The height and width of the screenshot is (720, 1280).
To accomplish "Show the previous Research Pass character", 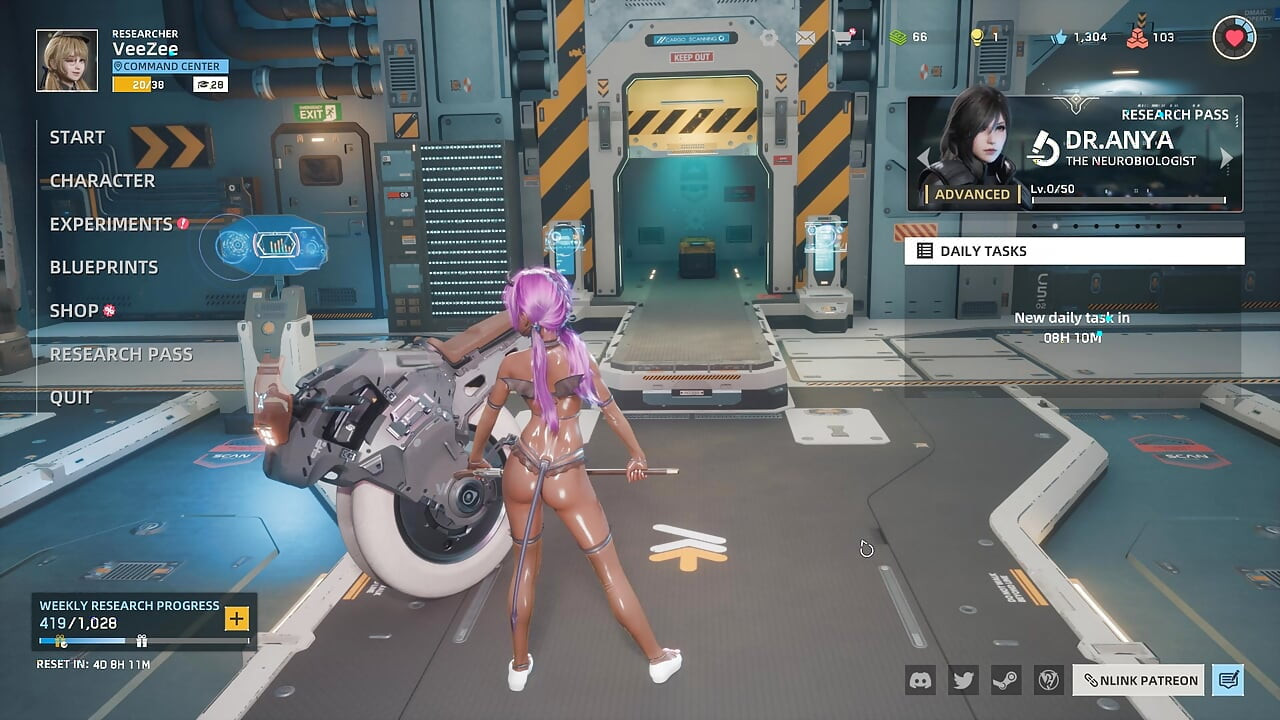I will pyautogui.click(x=924, y=158).
